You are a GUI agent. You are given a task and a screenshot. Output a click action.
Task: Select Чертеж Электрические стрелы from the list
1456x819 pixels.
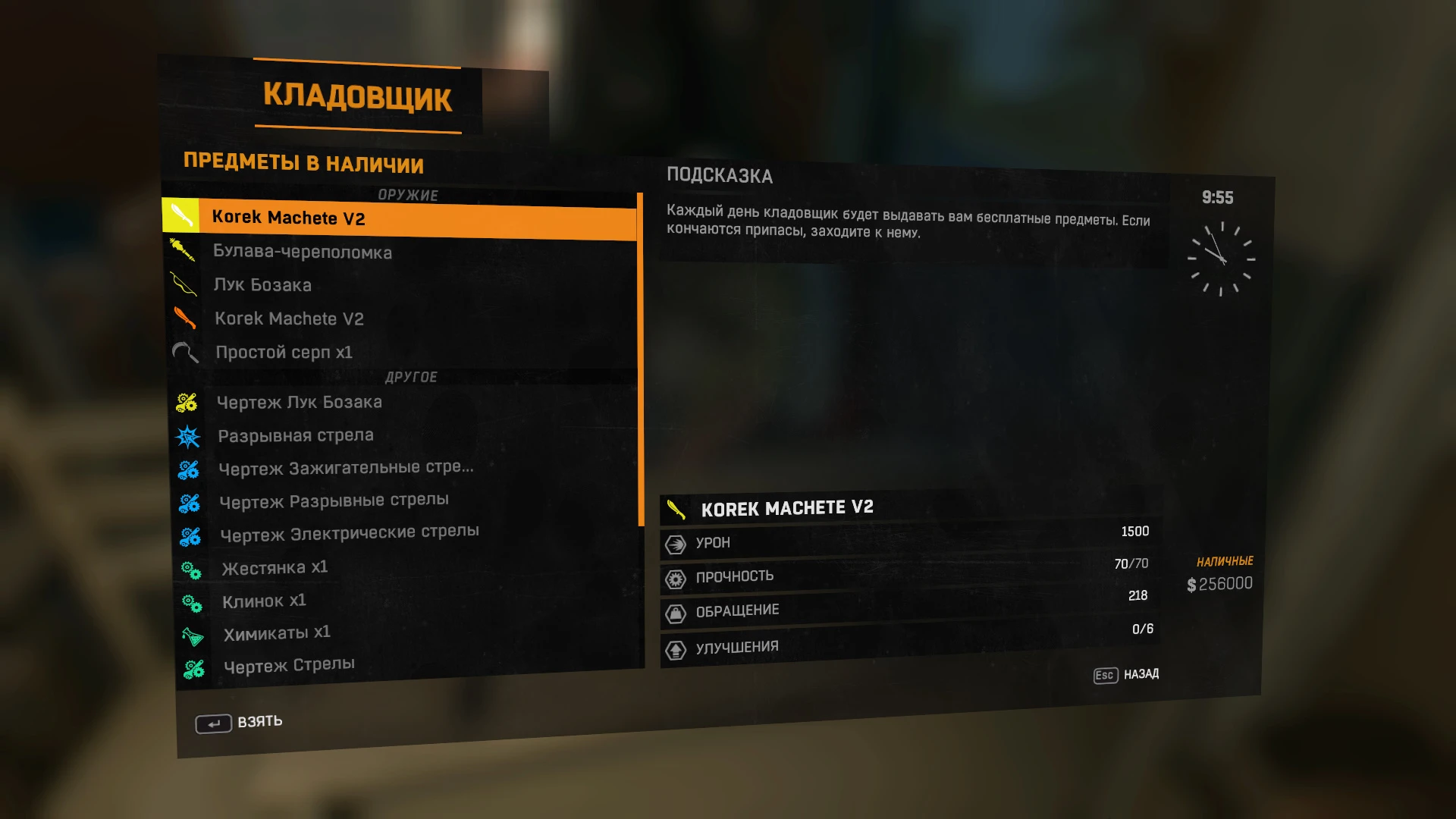(x=350, y=532)
